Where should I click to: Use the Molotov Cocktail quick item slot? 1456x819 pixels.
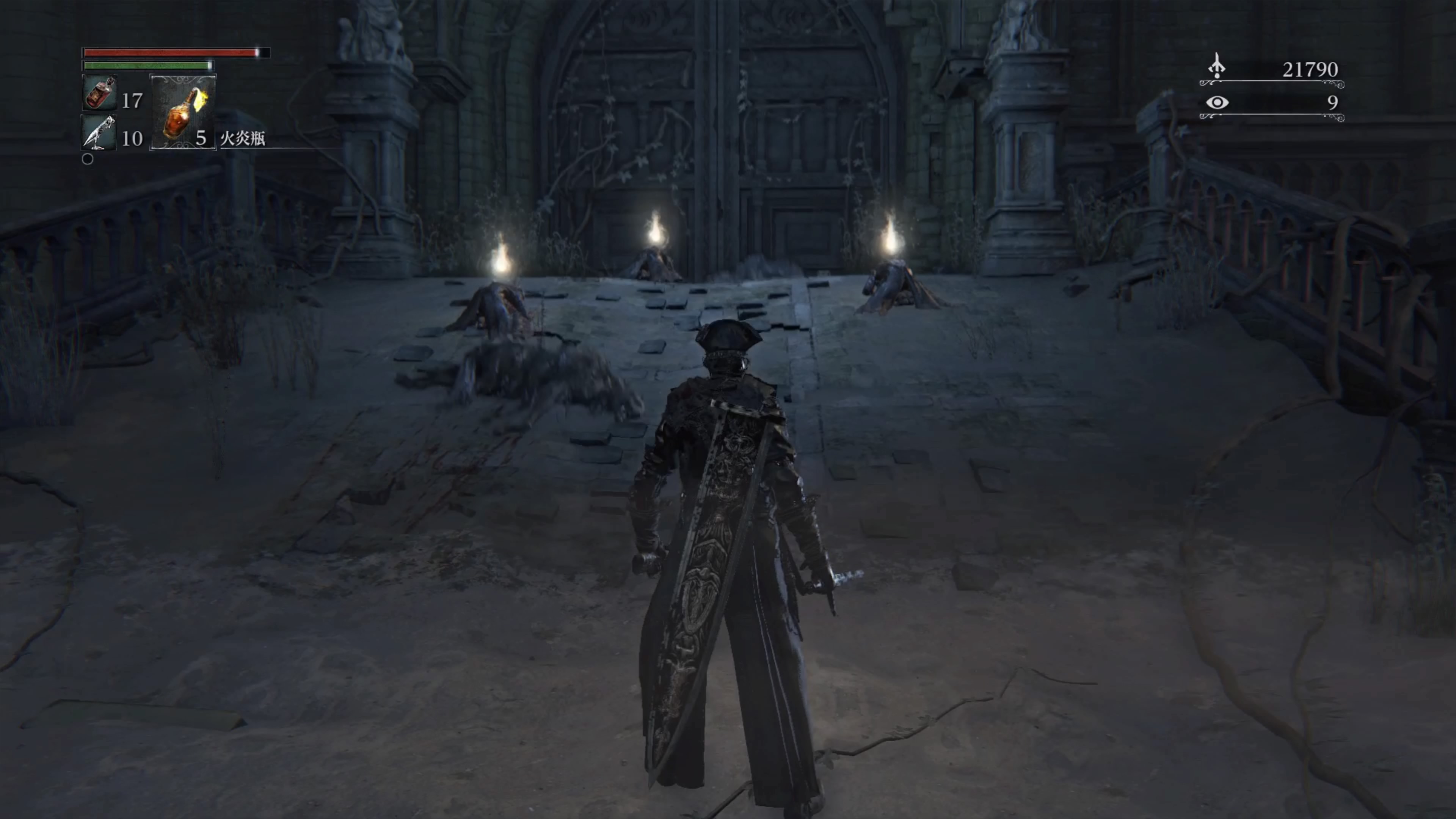point(182,113)
